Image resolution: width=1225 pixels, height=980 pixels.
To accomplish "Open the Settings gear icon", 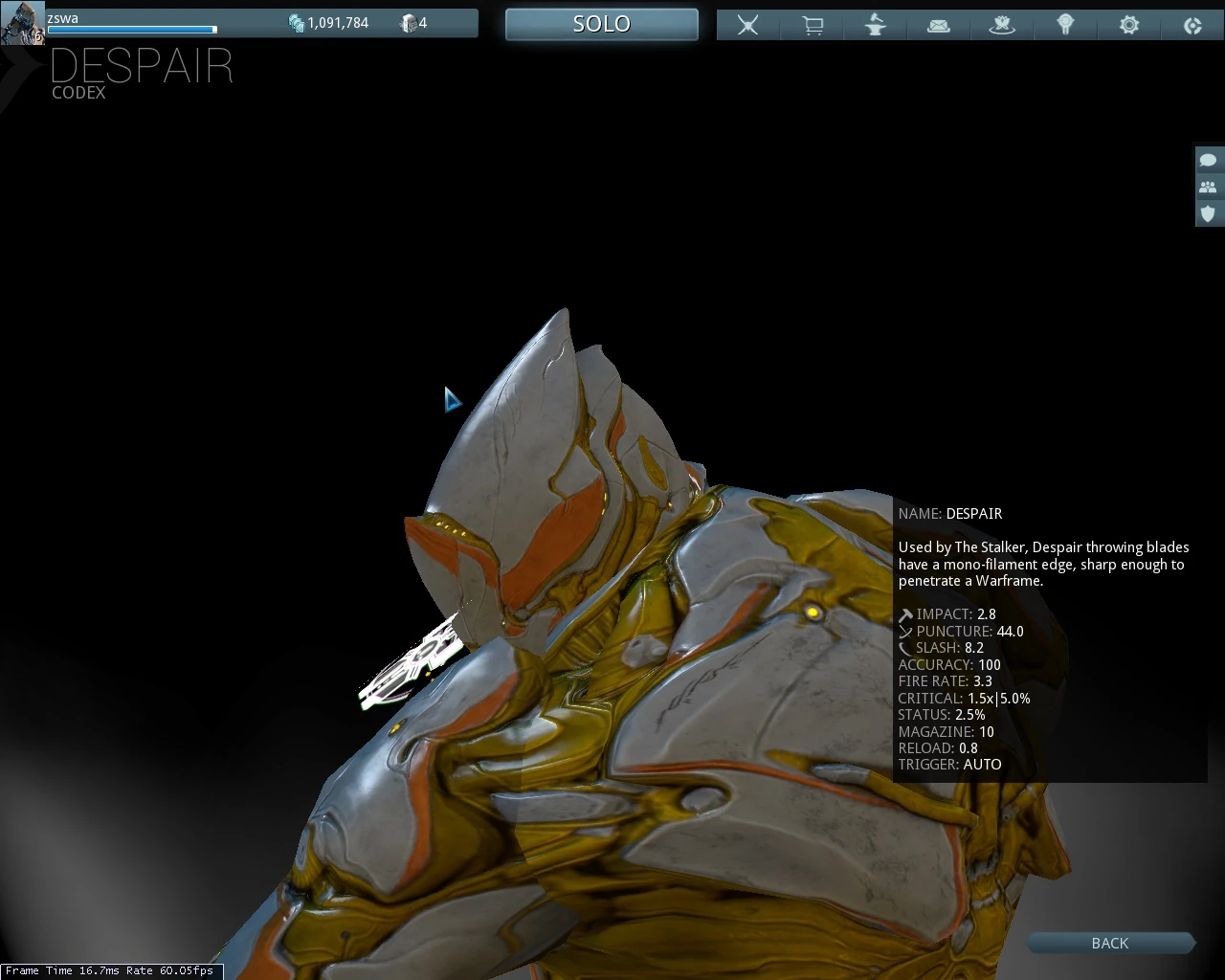I will pyautogui.click(x=1129, y=25).
